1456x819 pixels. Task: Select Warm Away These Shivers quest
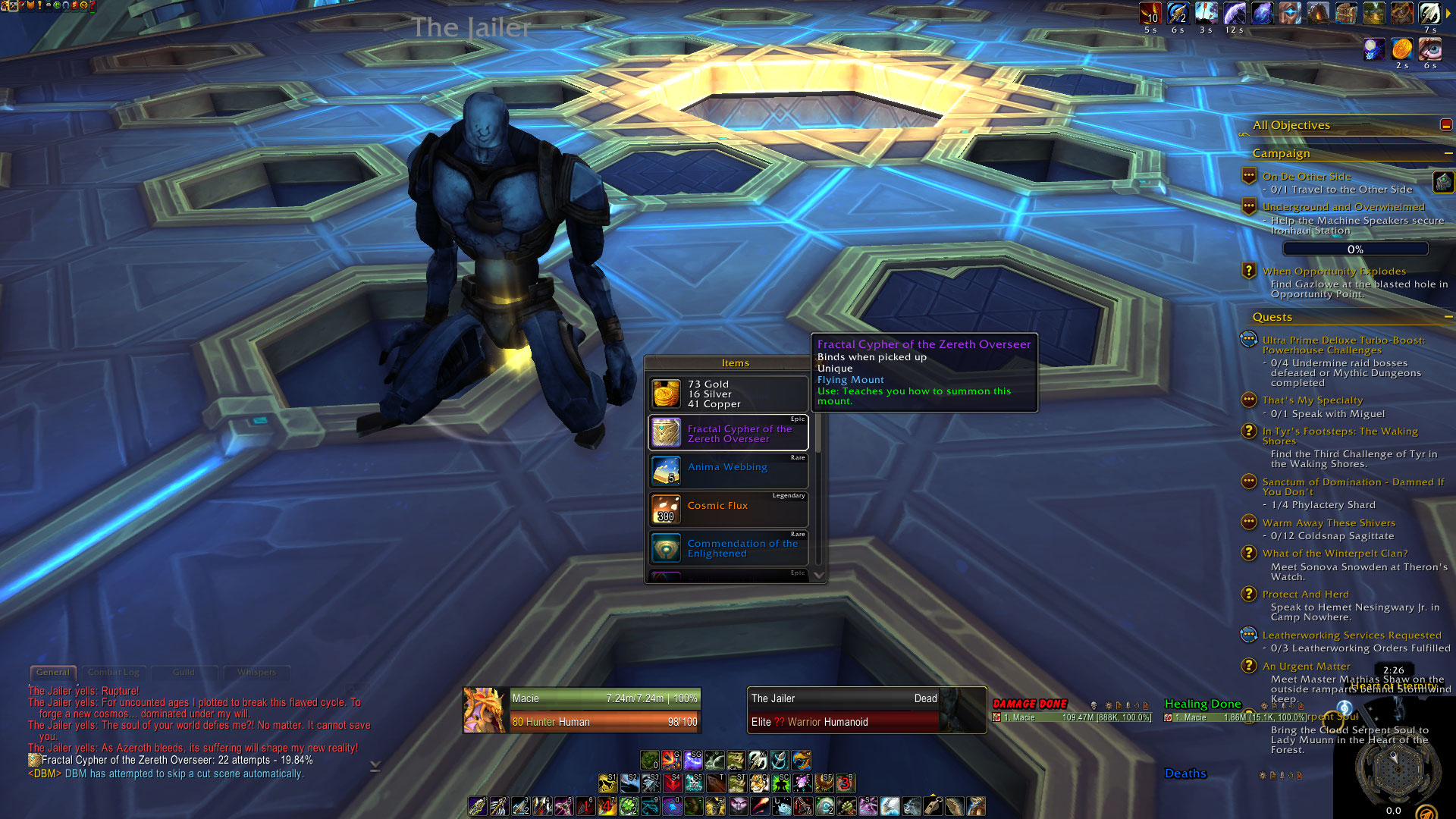(x=1328, y=523)
